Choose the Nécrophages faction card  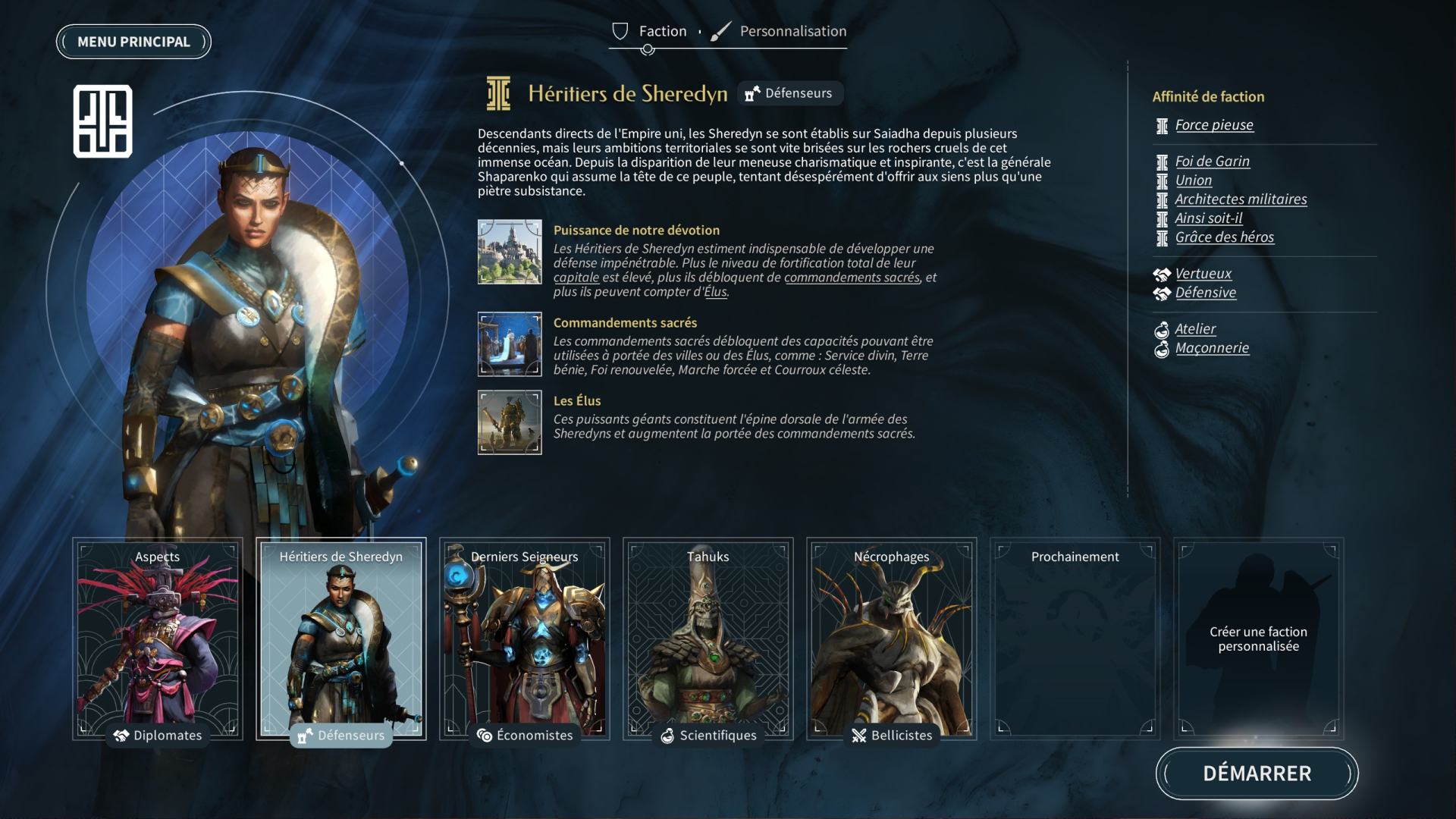coord(892,639)
